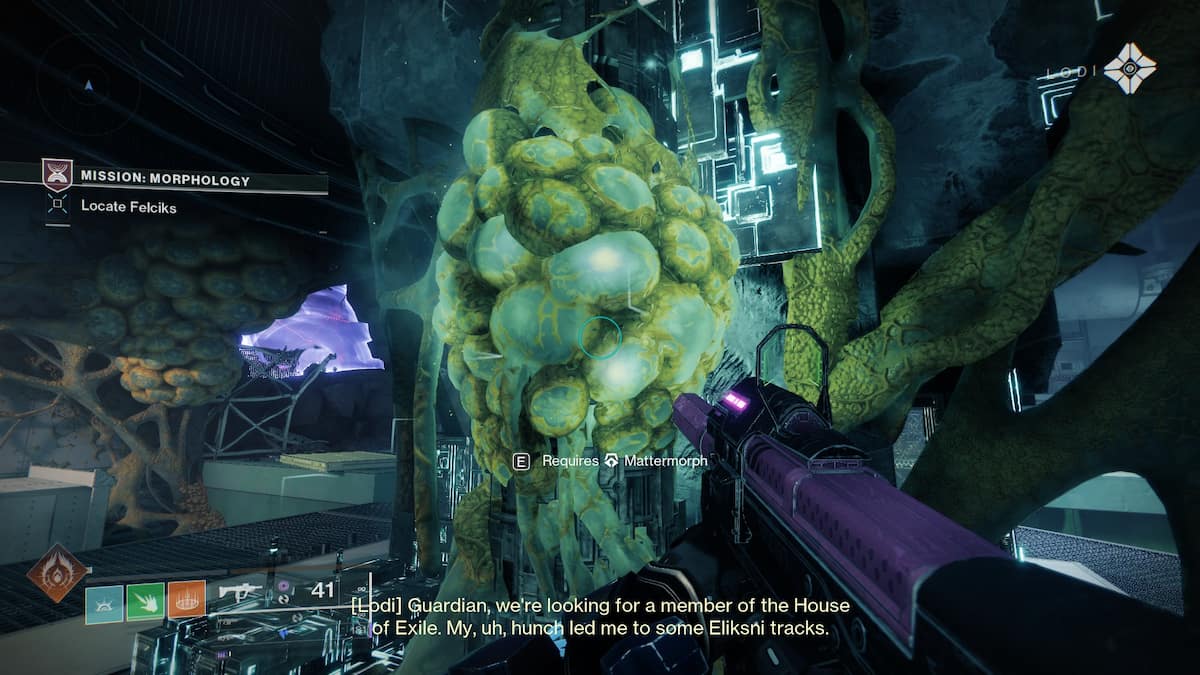Screen dimensions: 1200x675
Task: Activate the orange diamond super ability icon
Action: (56, 572)
